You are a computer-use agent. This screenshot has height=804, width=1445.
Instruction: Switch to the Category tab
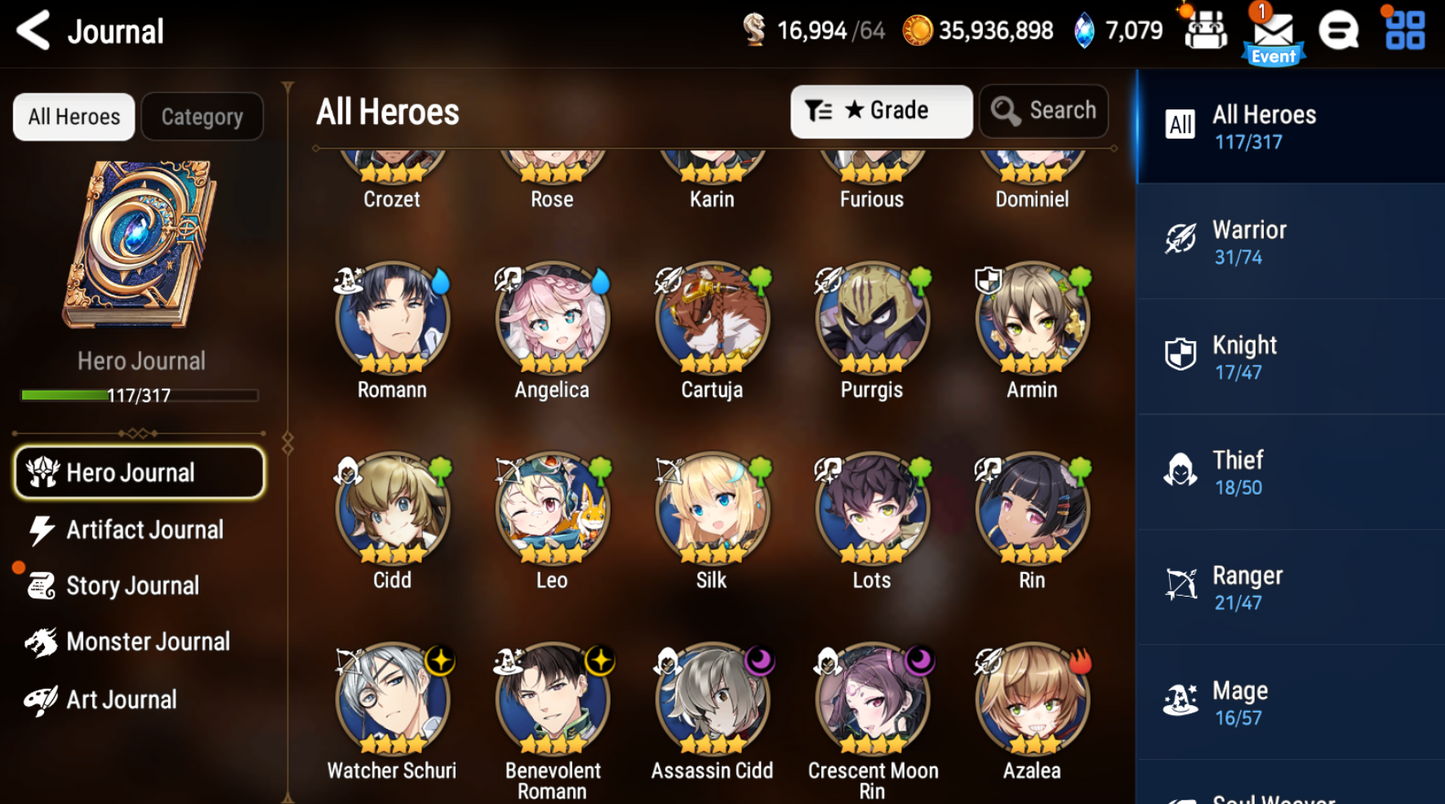(202, 117)
